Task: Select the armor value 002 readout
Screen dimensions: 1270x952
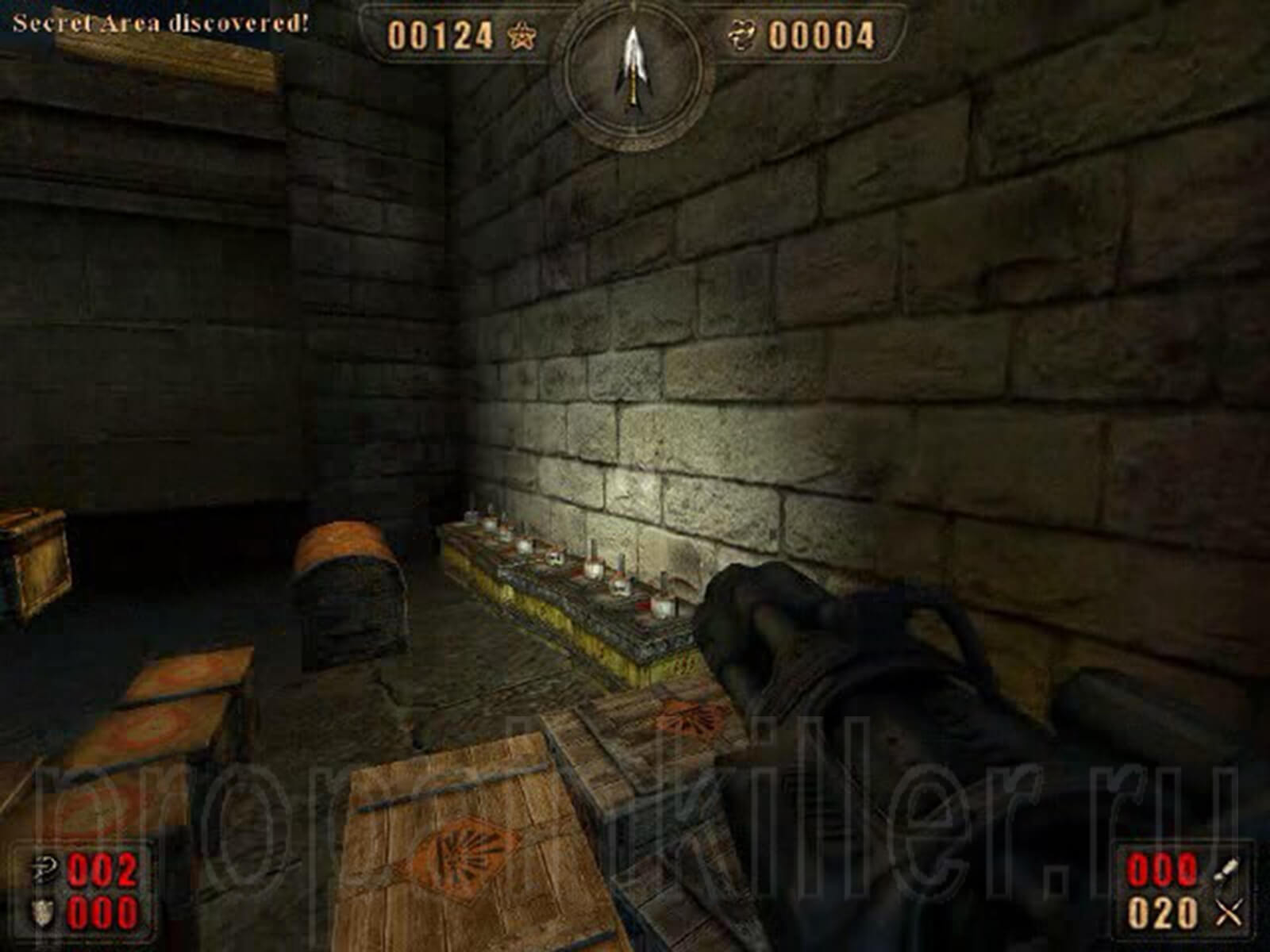Action: (102, 869)
